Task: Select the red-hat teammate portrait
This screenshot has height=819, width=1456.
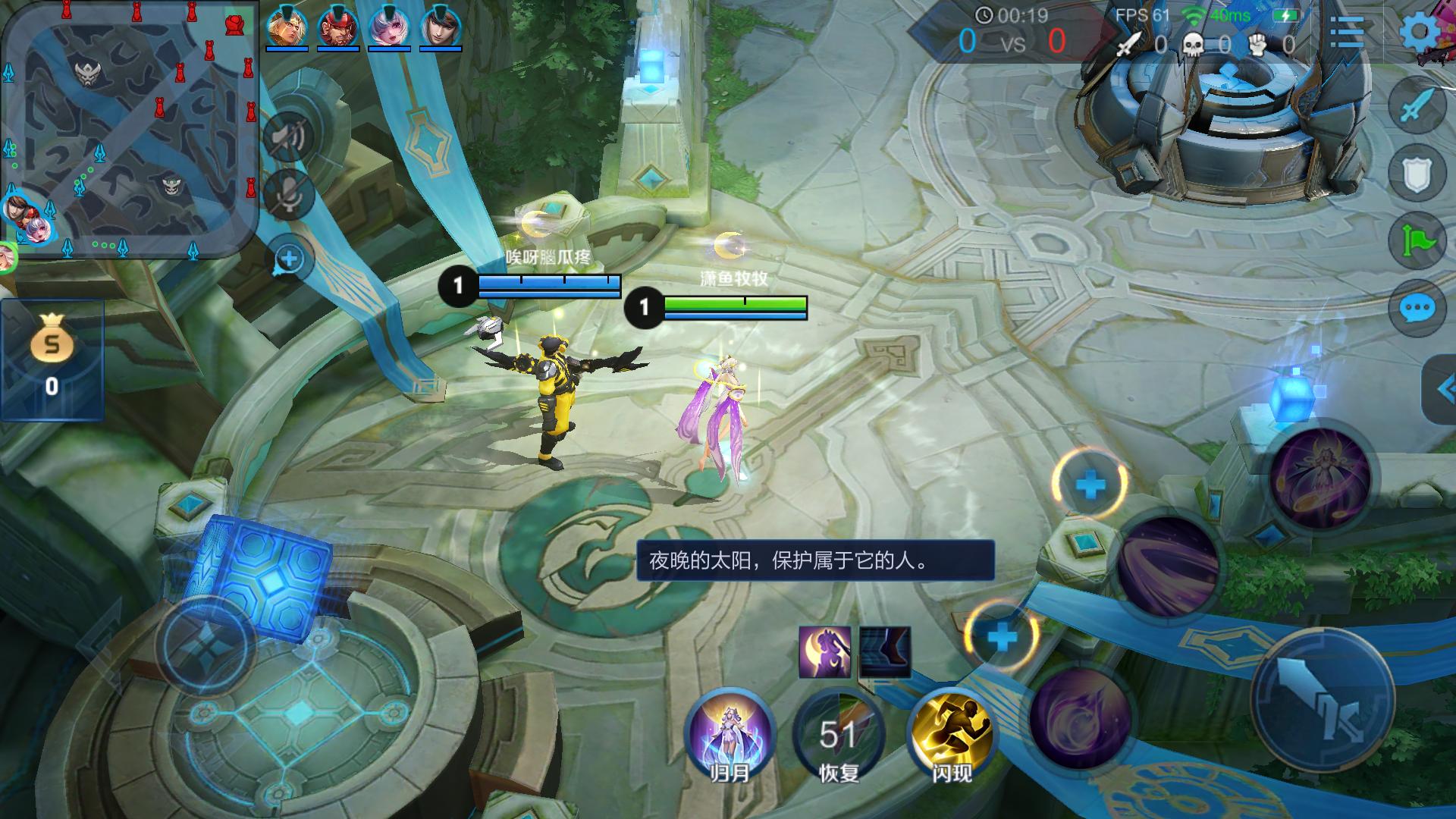Action: coord(337,29)
